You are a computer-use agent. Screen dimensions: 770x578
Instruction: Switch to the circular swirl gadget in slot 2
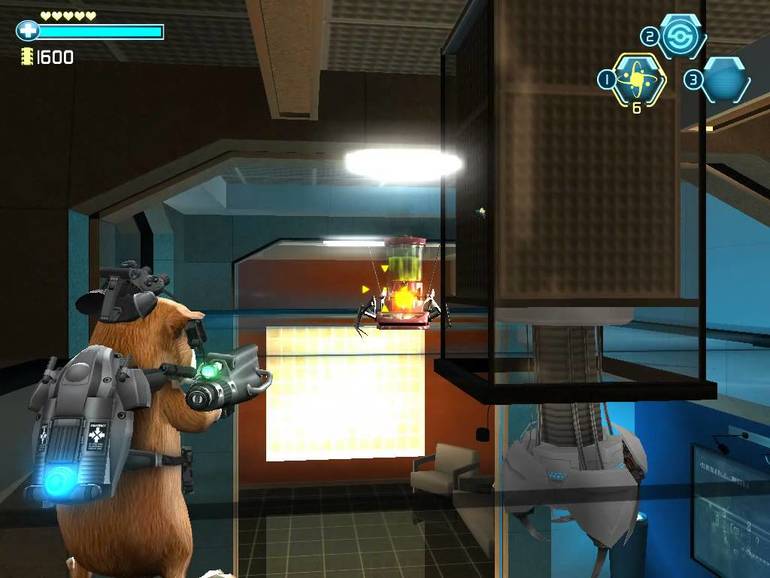click(681, 35)
